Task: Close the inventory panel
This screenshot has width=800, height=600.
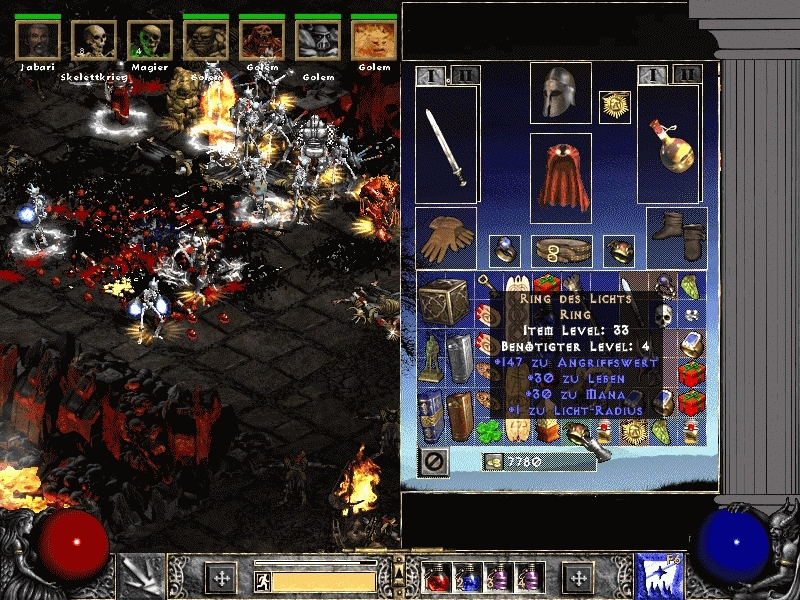Action: [x=432, y=461]
